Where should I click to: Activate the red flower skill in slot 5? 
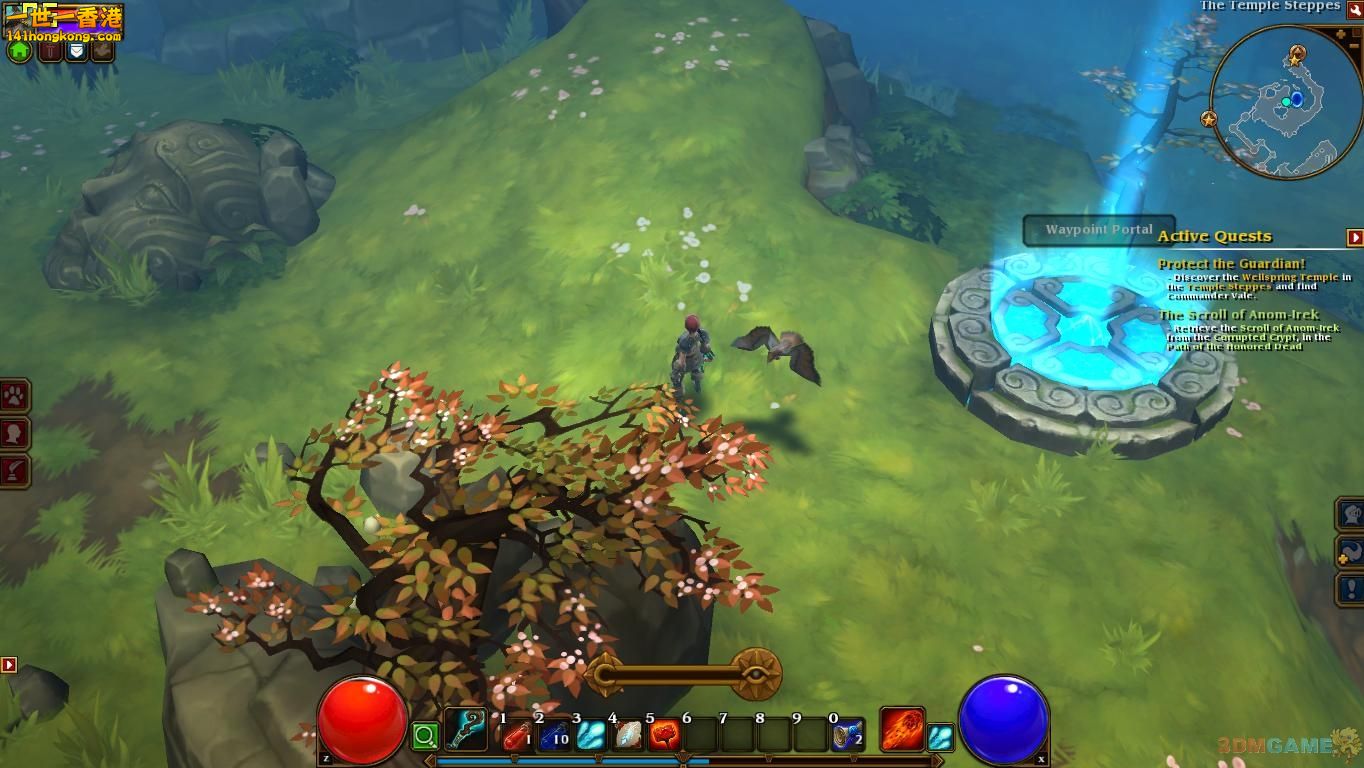point(664,737)
